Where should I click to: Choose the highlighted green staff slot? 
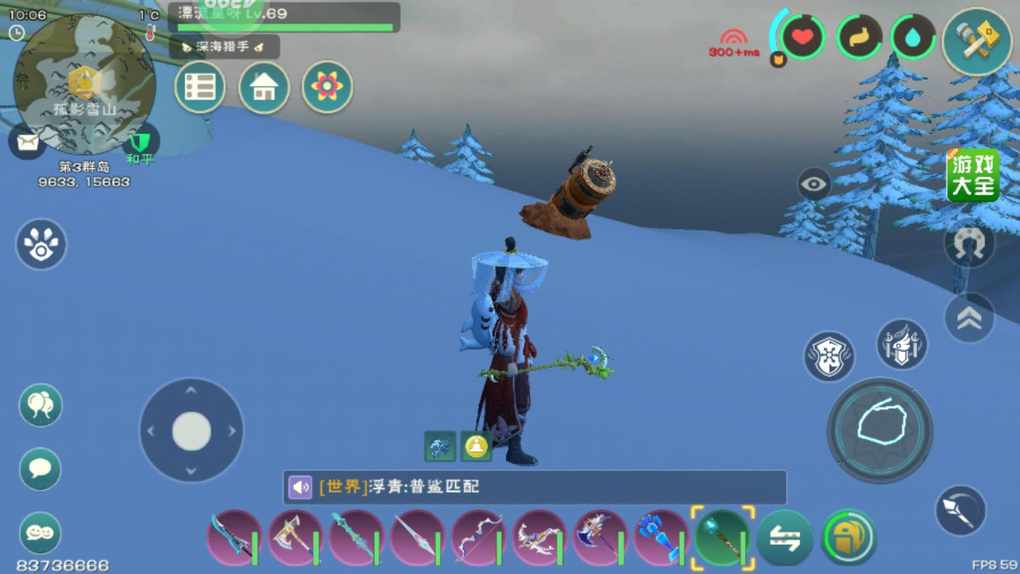722,538
